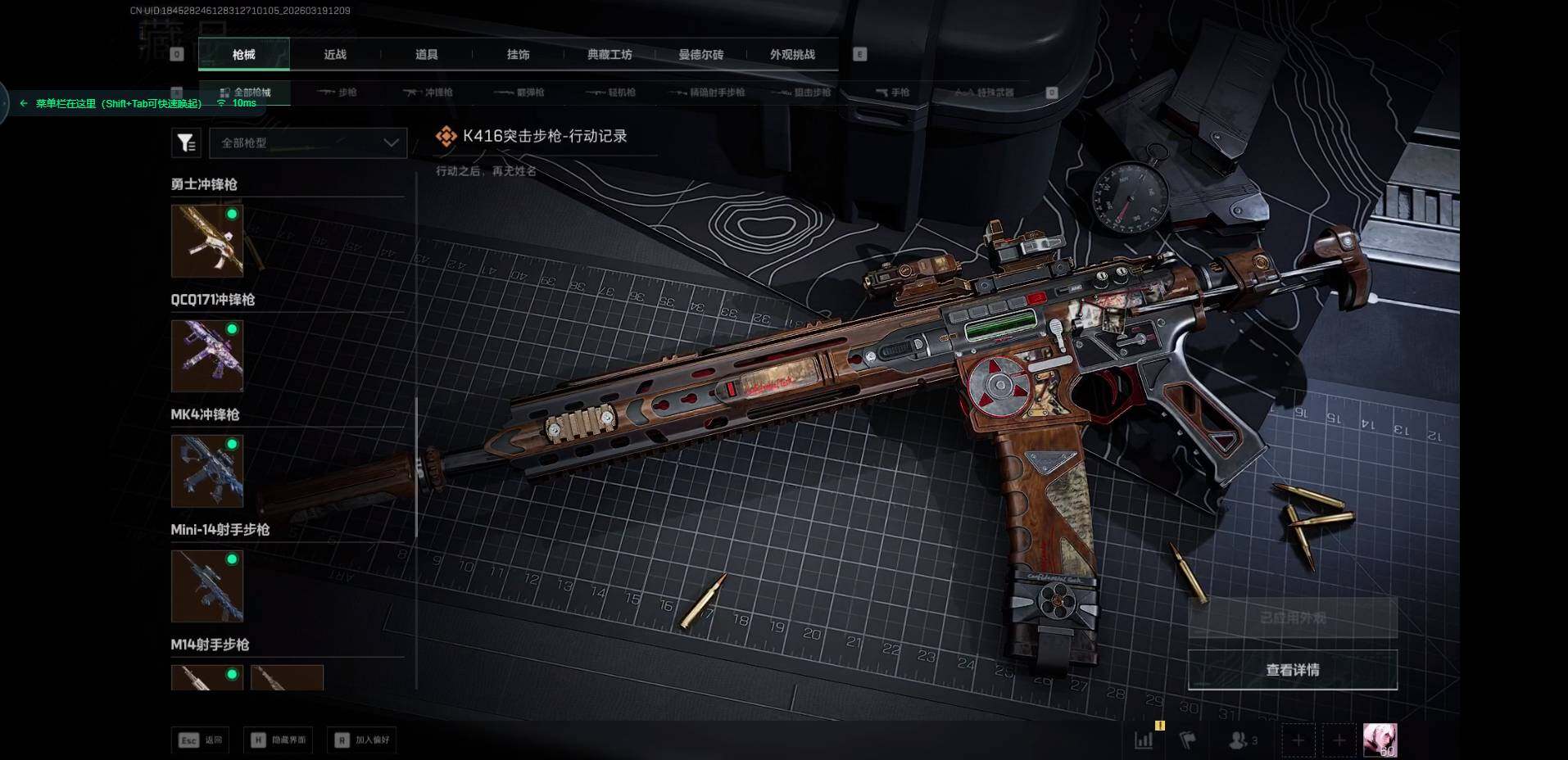The image size is (1568, 760).
Task: Open the bar chart stats icon
Action: [1144, 740]
